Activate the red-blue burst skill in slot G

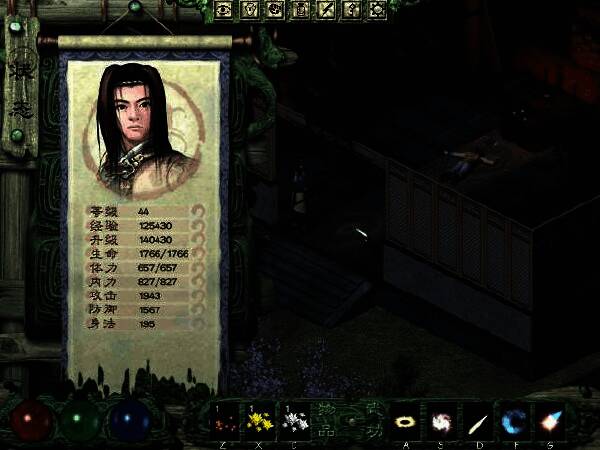[x=549, y=420]
